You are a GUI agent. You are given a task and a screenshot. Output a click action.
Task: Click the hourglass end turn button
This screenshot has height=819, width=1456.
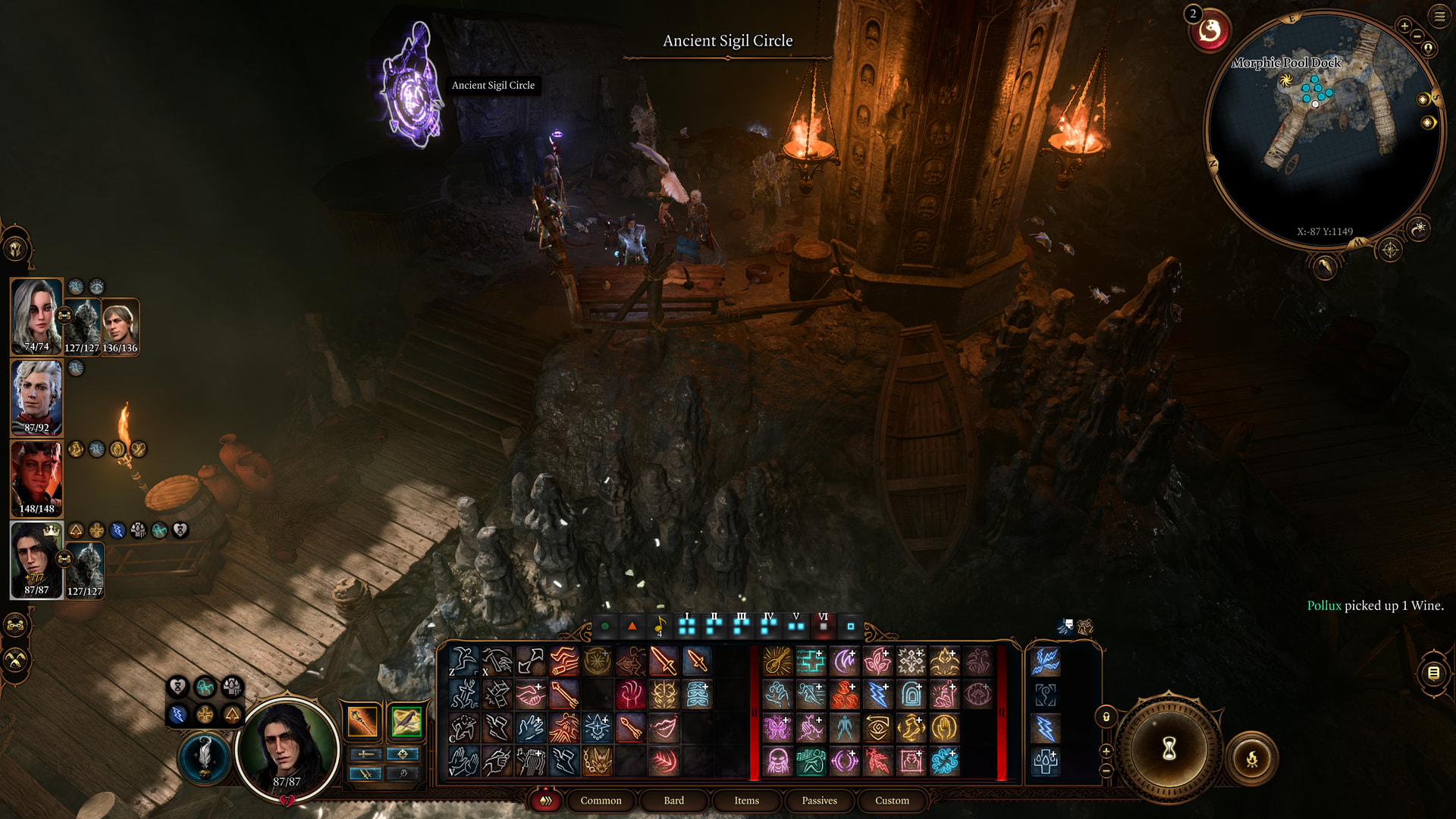(x=1169, y=749)
